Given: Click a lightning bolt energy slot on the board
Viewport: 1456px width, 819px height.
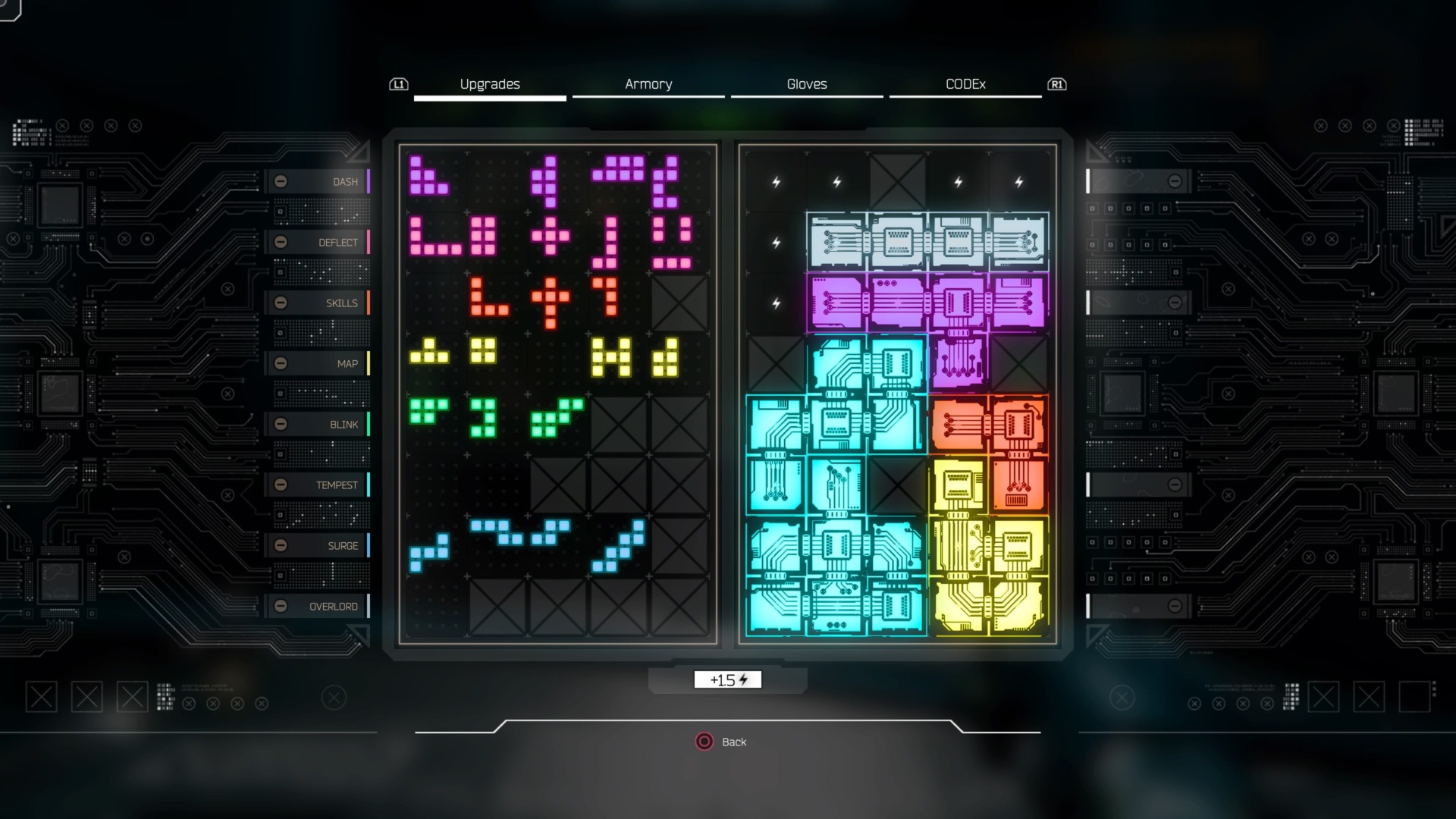Looking at the screenshot, I should 775,181.
